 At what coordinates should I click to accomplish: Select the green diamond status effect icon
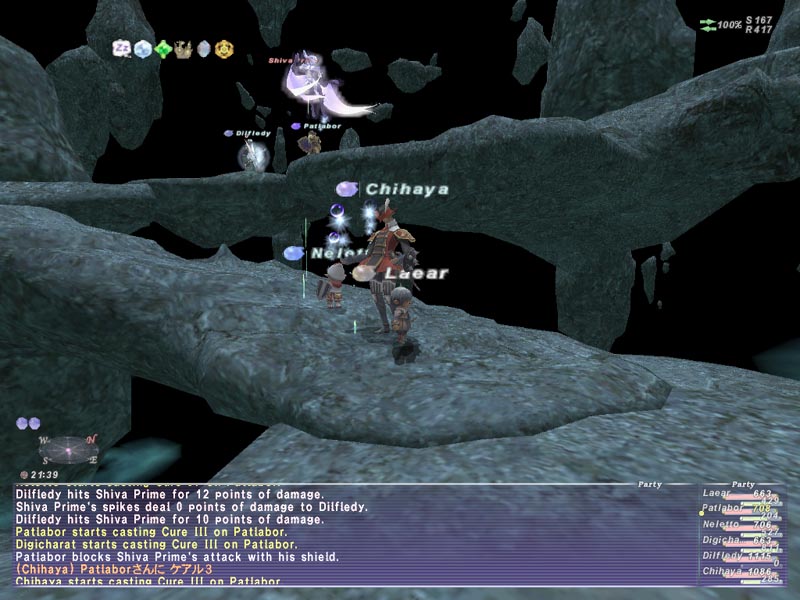coord(163,47)
